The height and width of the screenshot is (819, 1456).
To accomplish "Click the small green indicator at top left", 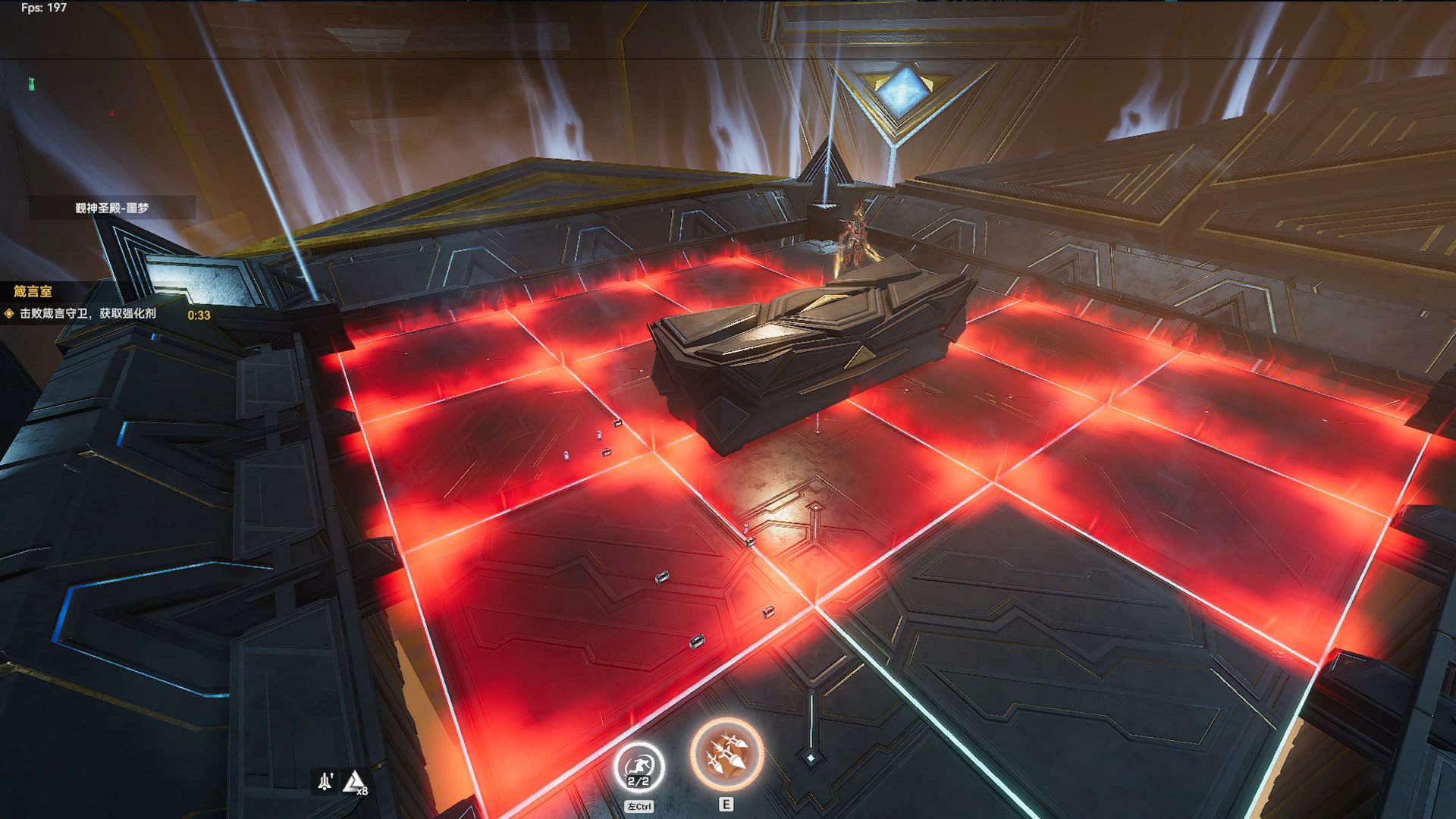I will pos(32,83).
